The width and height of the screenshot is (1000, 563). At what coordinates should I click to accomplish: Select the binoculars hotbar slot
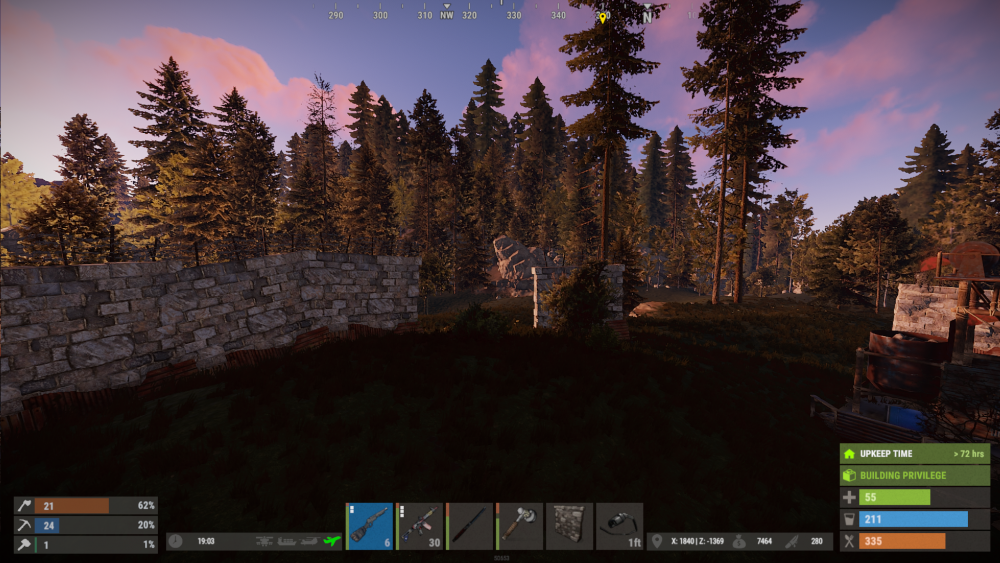pyautogui.click(x=620, y=526)
